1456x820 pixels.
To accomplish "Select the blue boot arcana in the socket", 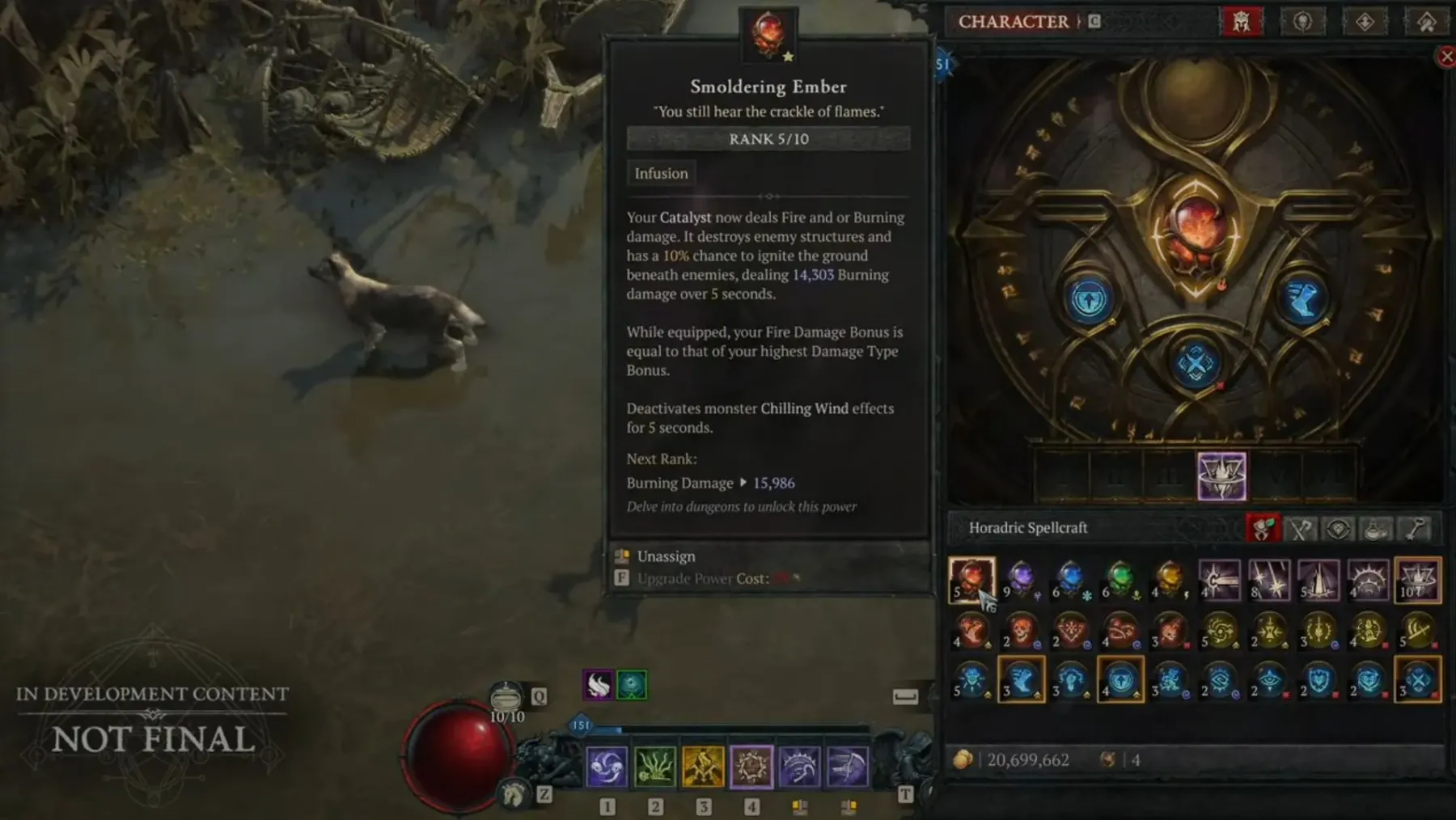I will point(1302,298).
